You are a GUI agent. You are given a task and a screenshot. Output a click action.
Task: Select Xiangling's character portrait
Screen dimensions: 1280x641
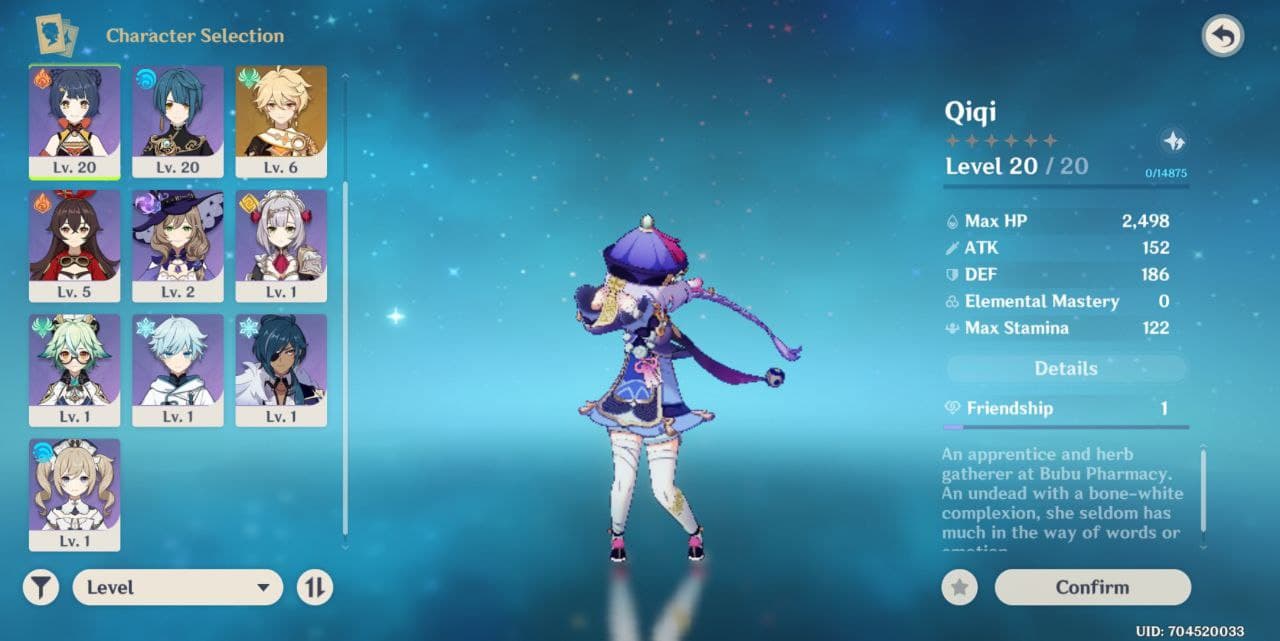75,121
